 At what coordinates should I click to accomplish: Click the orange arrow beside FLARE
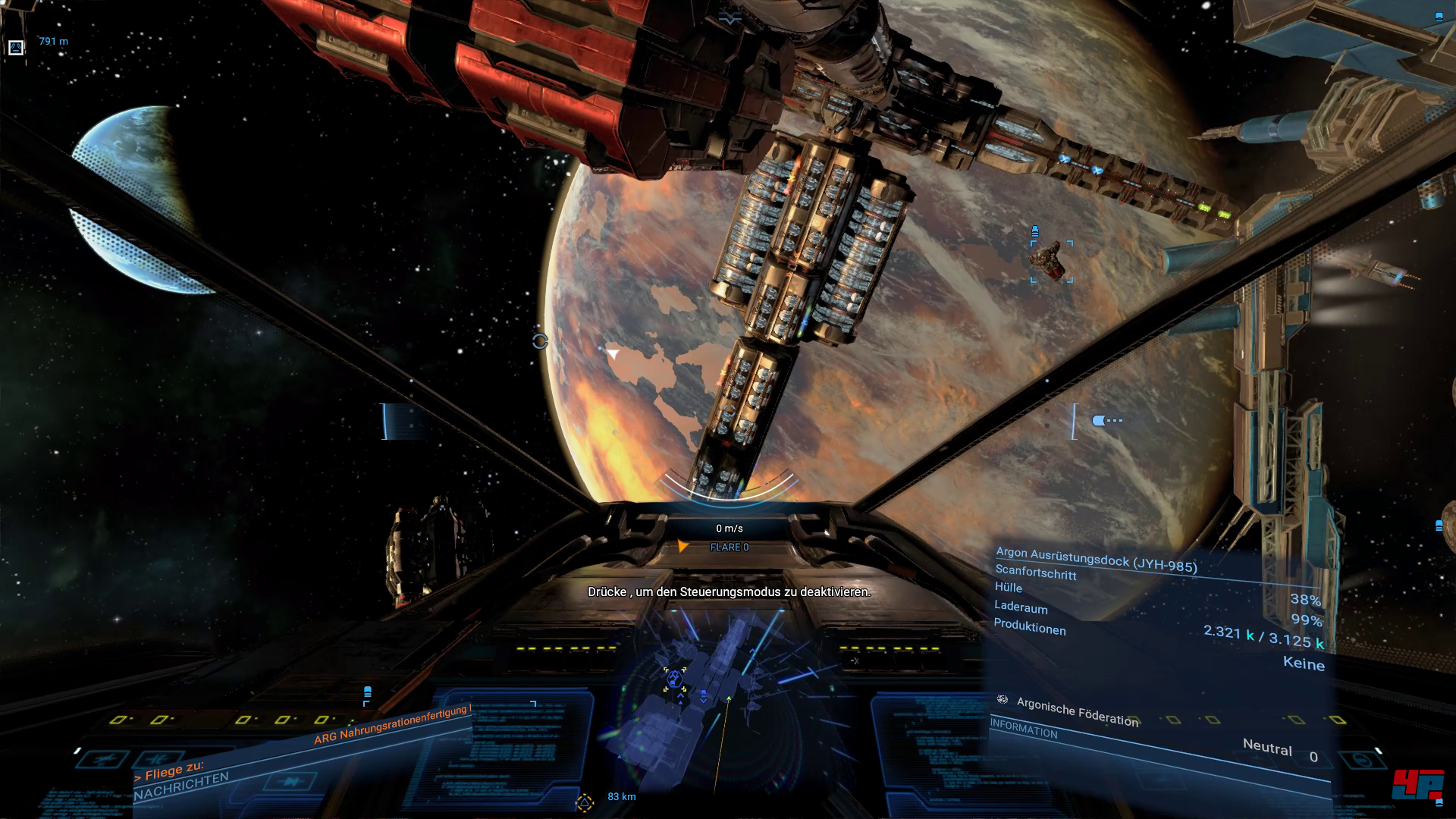coord(683,547)
